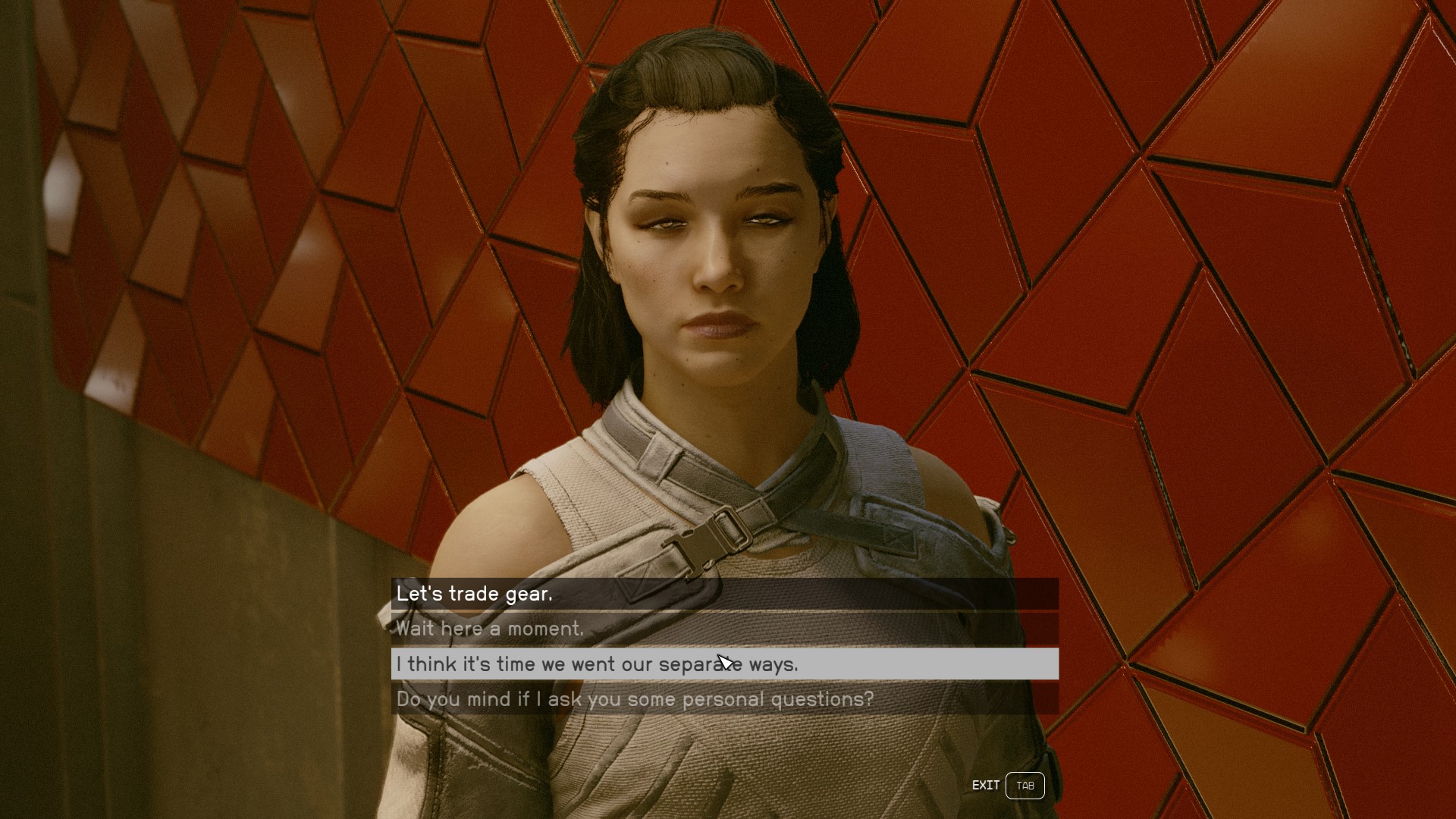Pick the "went our separate ways" response
This screenshot has height=819, width=1456.
(597, 664)
